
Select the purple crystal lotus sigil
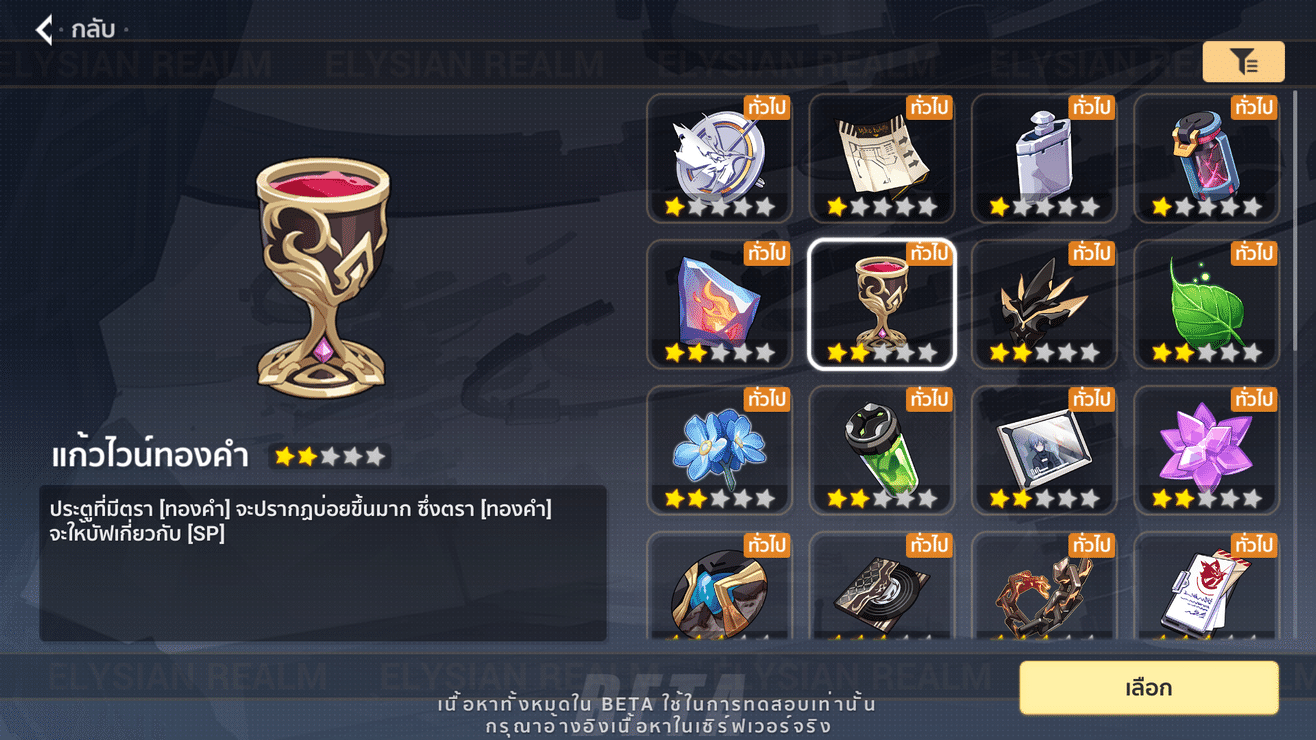pyautogui.click(x=1206, y=449)
